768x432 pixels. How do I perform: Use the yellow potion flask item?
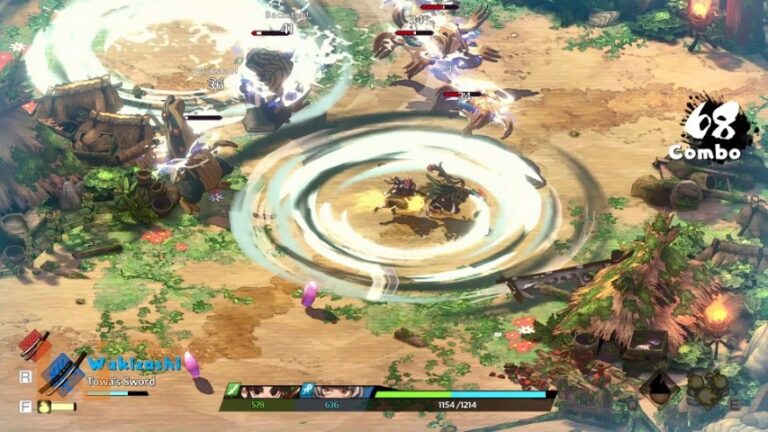pos(45,407)
